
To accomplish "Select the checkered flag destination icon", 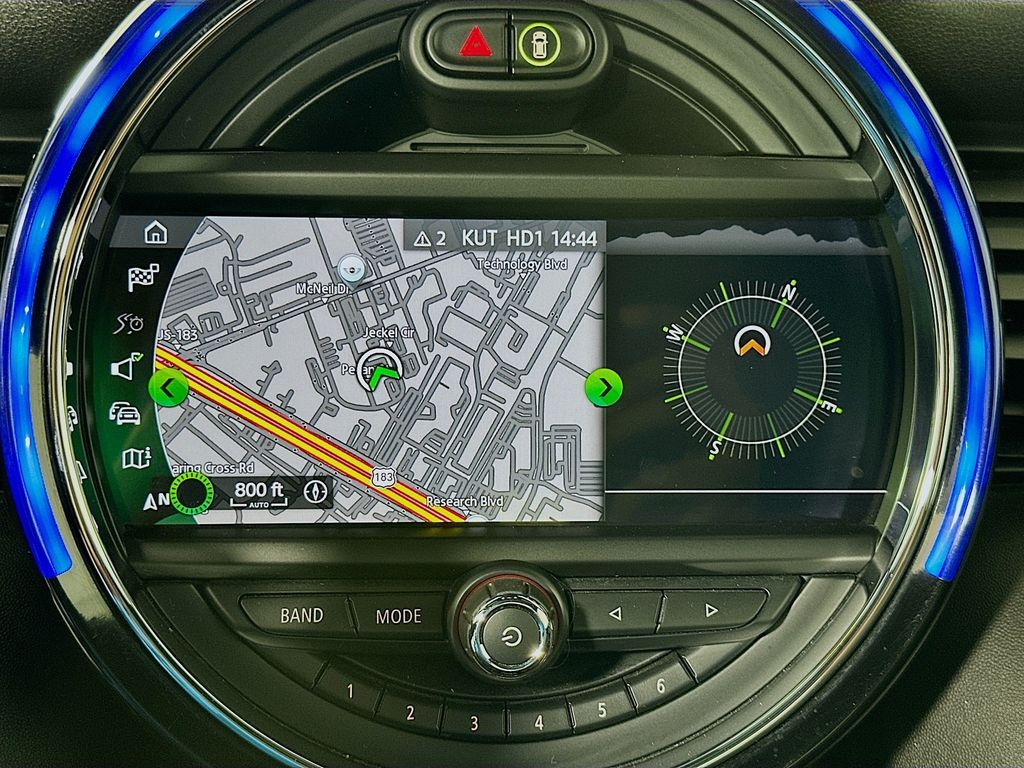I will pyautogui.click(x=143, y=279).
